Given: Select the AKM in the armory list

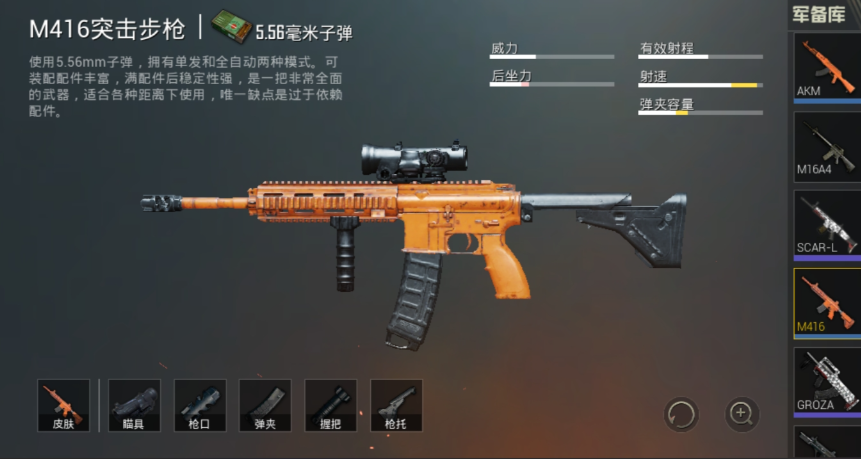Looking at the screenshot, I should point(827,68).
